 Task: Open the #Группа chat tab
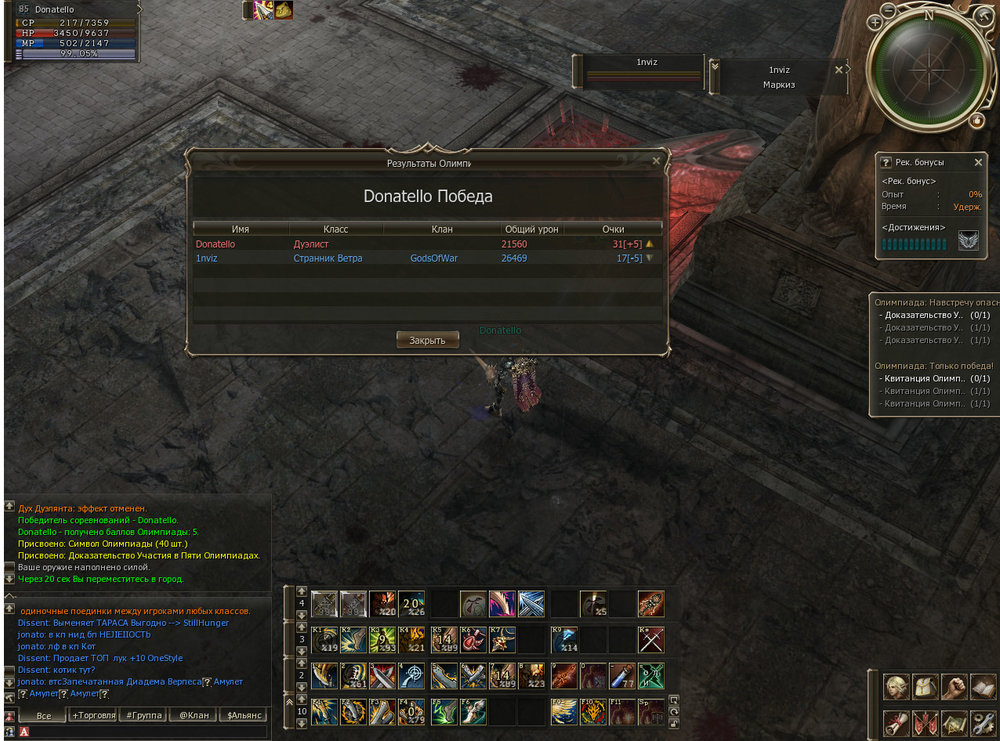tap(144, 716)
